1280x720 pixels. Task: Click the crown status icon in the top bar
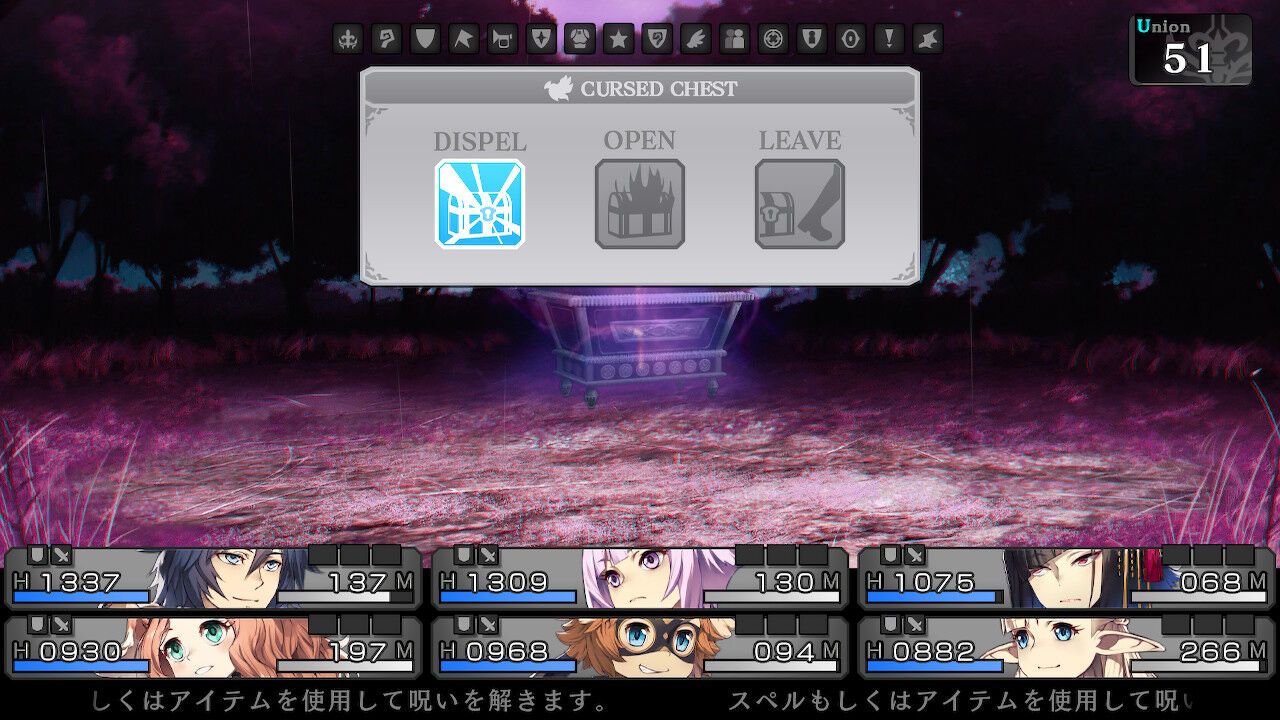tap(345, 40)
